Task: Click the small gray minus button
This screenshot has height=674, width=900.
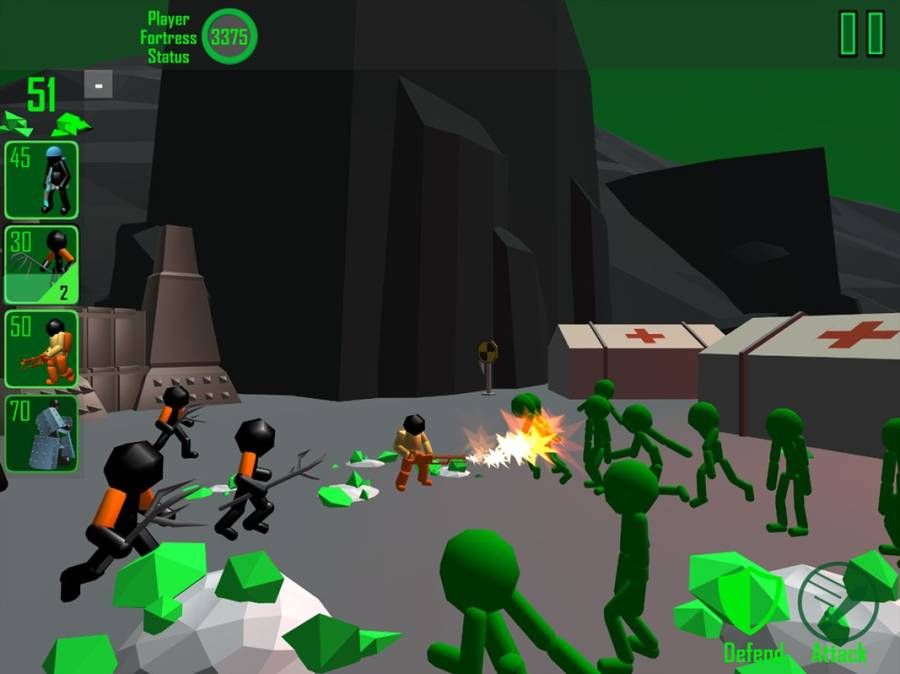Action: coord(98,85)
